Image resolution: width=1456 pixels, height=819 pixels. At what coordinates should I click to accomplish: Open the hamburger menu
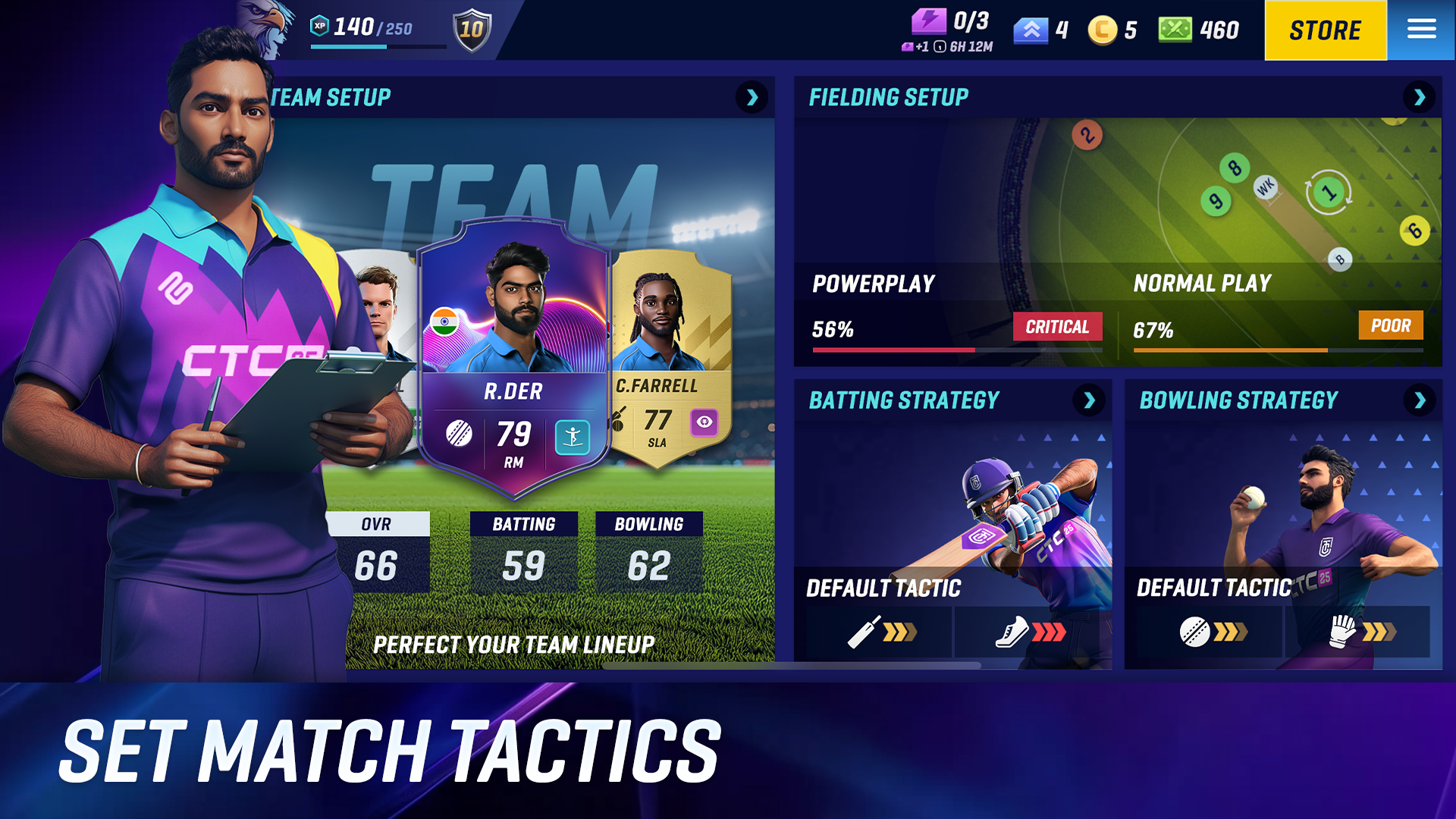click(1421, 30)
